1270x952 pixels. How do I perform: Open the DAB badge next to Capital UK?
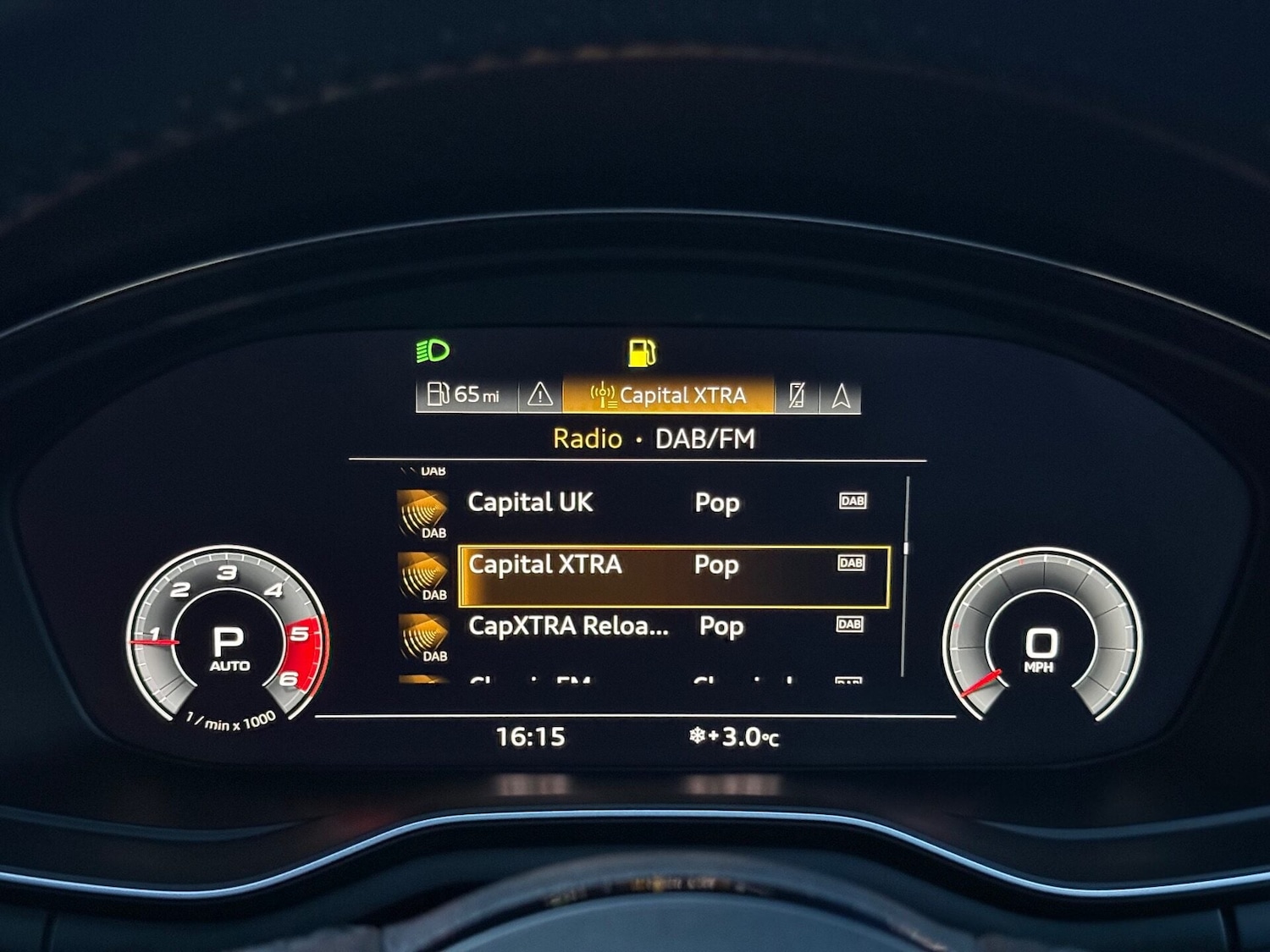click(x=853, y=501)
